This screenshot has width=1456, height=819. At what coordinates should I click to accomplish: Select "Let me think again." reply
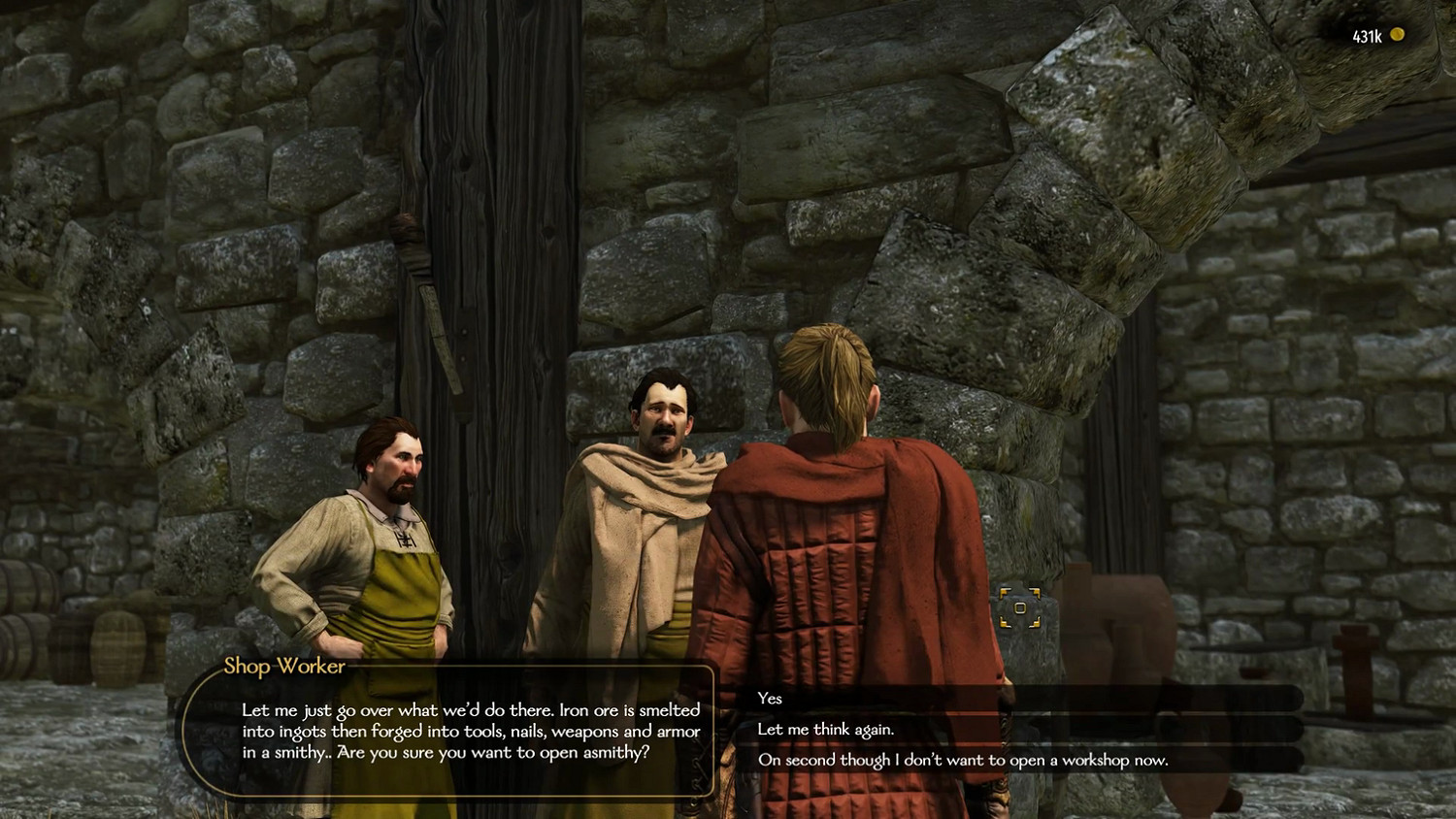[826, 730]
